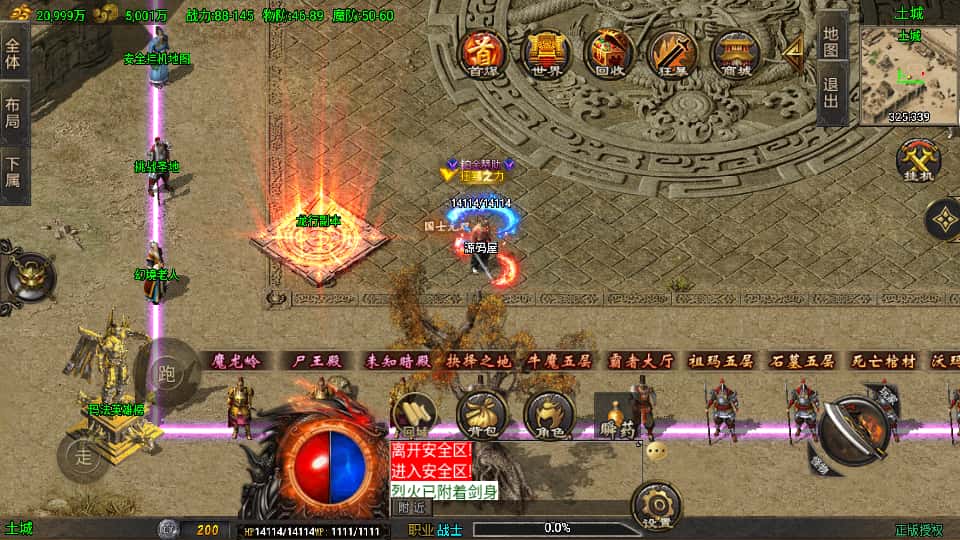Open the 地图 map button
This screenshot has height=540, width=960.
coord(831,39)
